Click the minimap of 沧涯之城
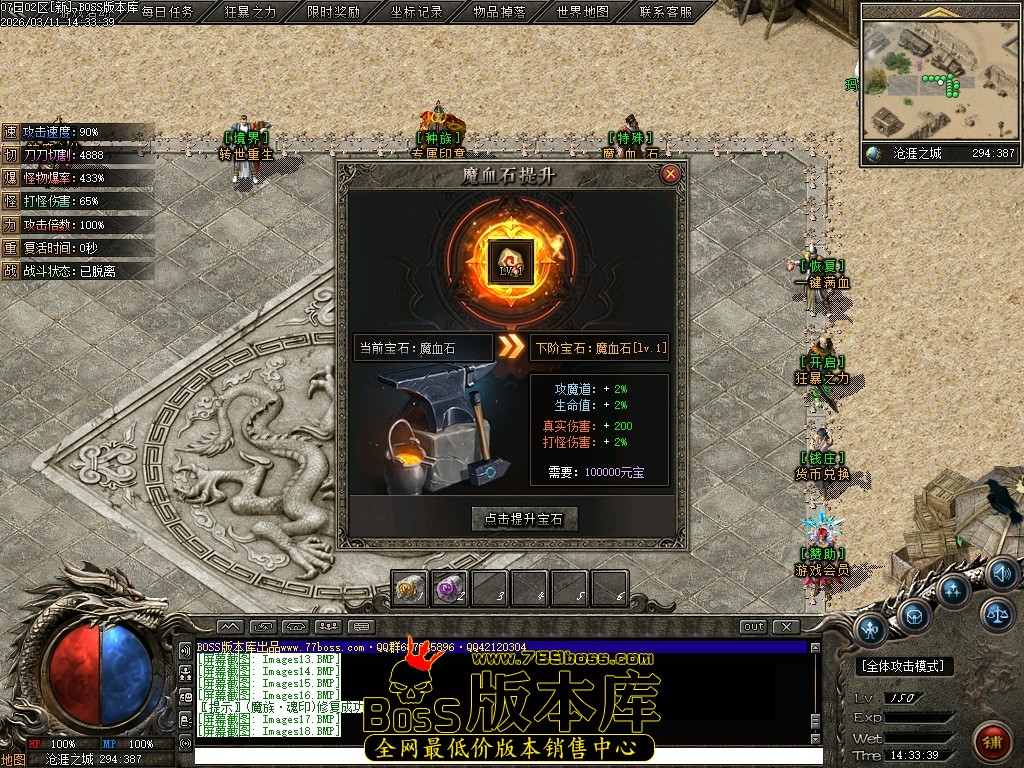Screen dimensions: 1024x768 (939, 82)
